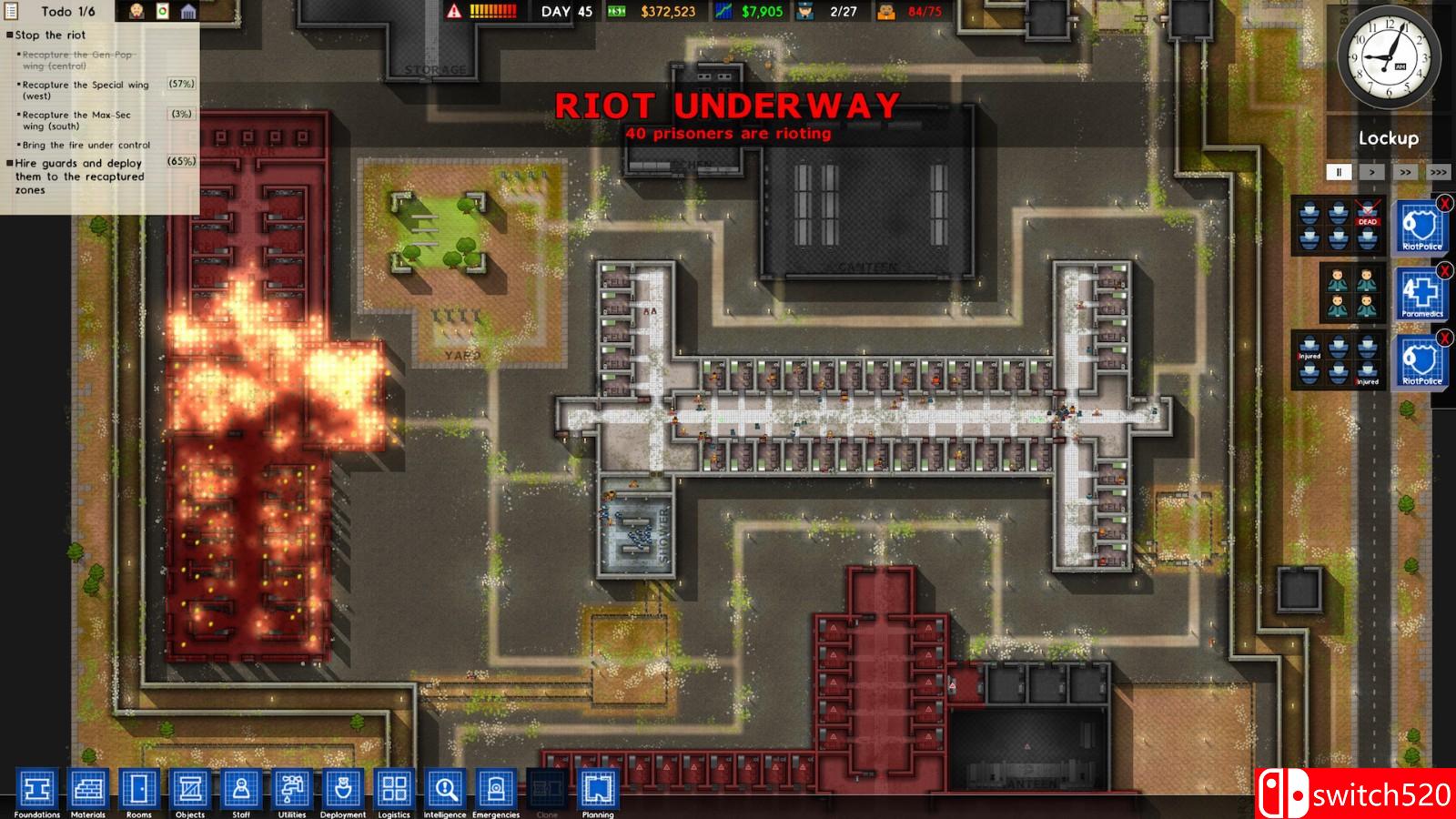Select the Utilities tool
This screenshot has width=1456, height=819.
[291, 790]
